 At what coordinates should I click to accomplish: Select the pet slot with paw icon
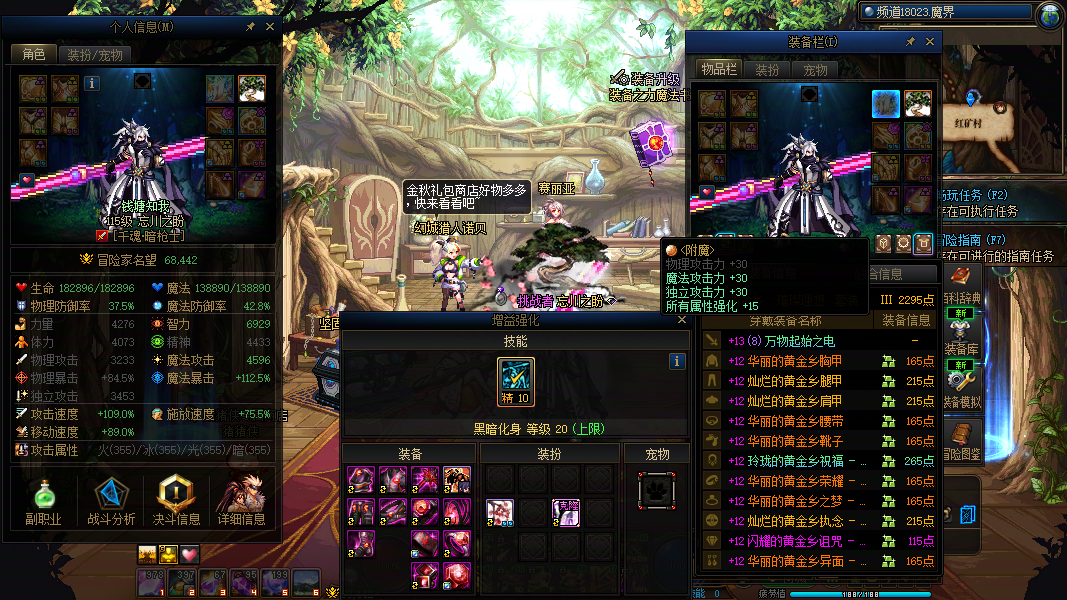[656, 491]
